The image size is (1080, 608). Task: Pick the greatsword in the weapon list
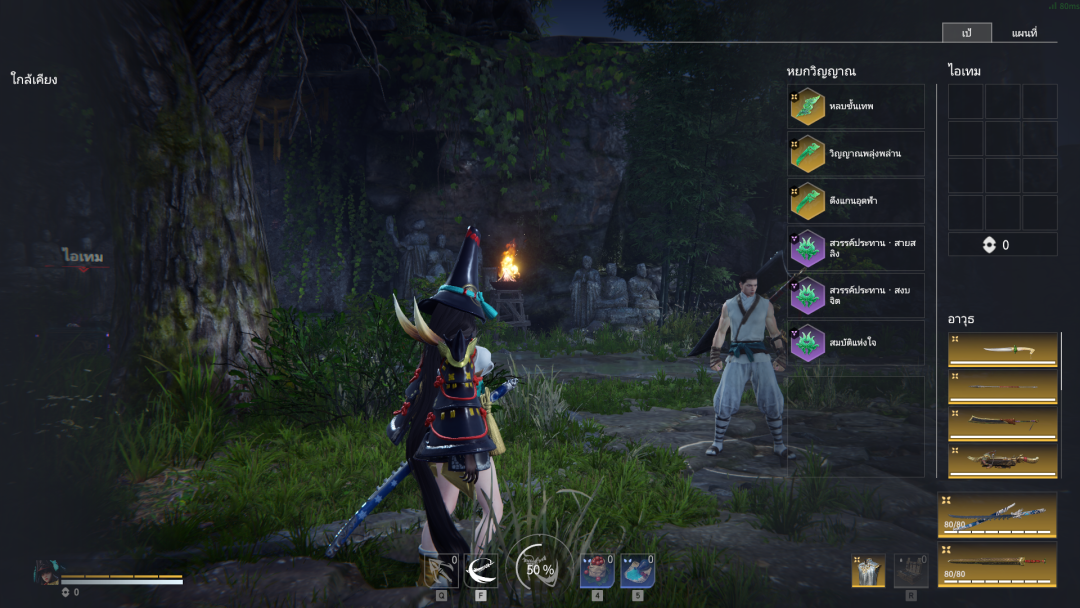click(x=1003, y=424)
